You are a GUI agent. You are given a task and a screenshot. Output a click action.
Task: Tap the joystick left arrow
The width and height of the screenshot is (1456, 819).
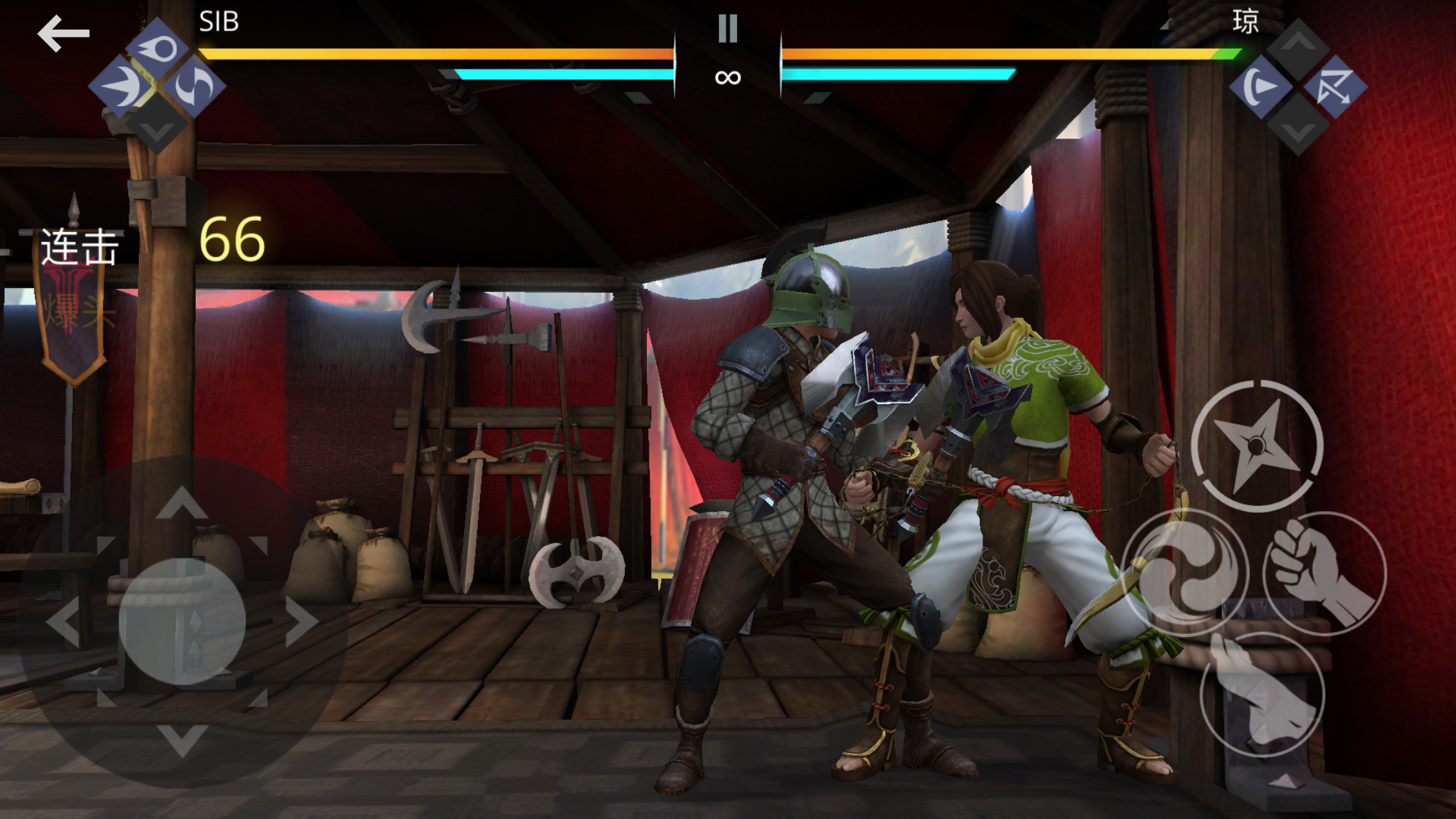tap(64, 621)
